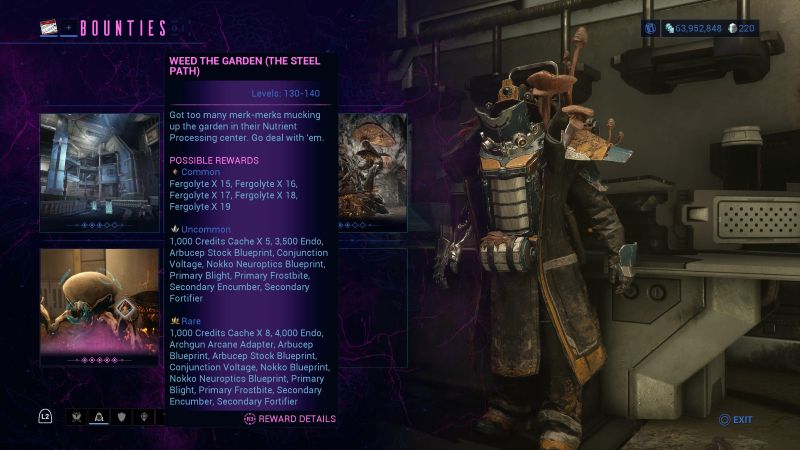Switch to the crossed swords category tab

tap(75, 416)
